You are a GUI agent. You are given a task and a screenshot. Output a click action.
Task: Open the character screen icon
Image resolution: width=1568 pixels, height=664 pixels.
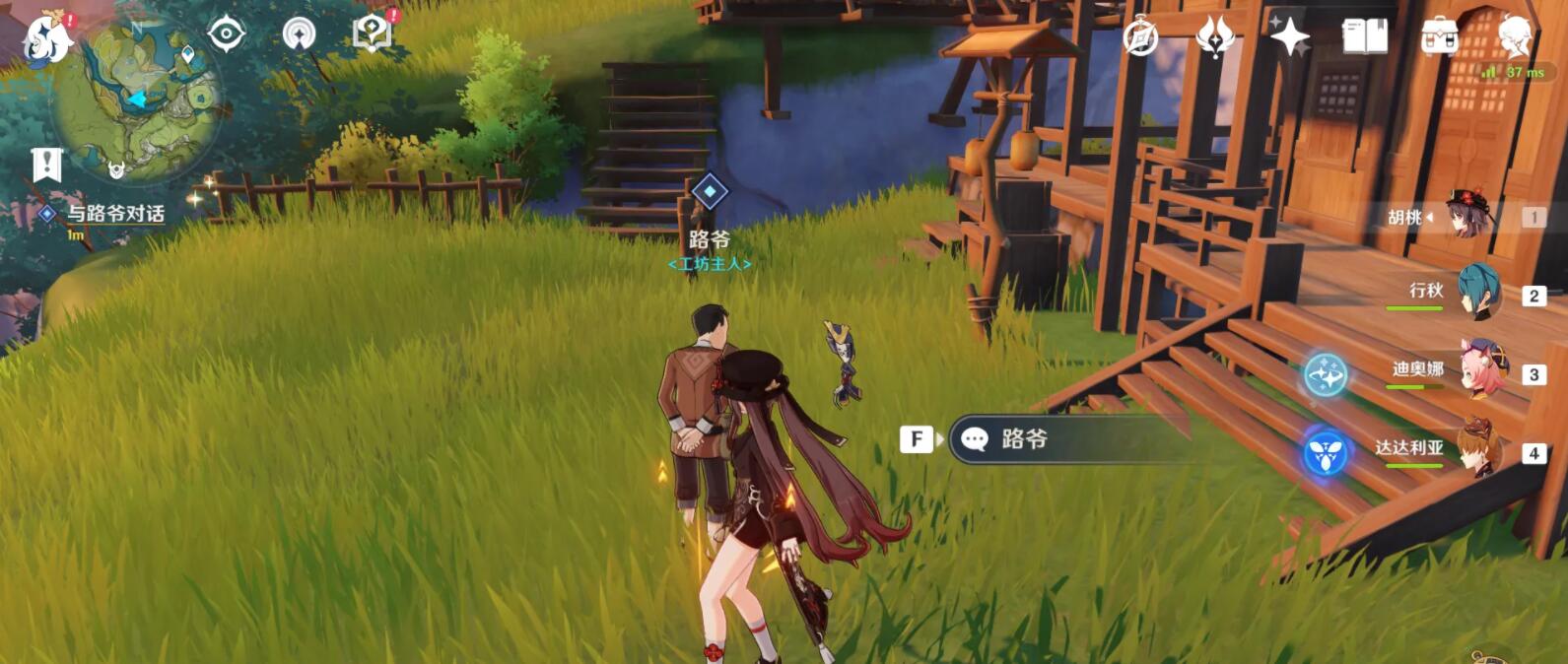(x=1513, y=35)
